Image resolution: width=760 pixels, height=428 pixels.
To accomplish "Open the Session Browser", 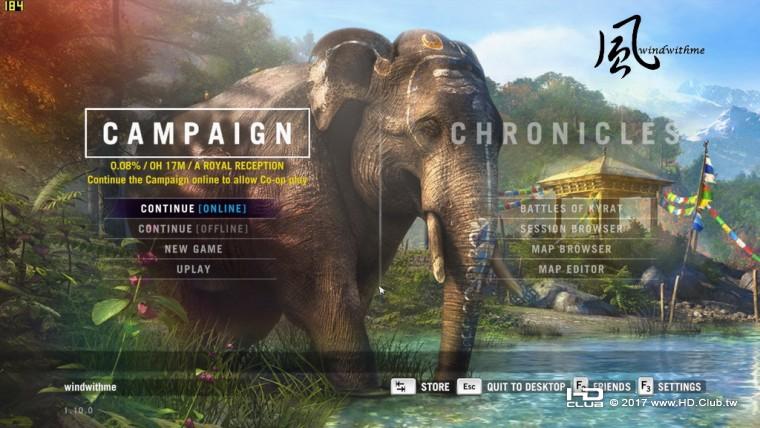I will [571, 229].
